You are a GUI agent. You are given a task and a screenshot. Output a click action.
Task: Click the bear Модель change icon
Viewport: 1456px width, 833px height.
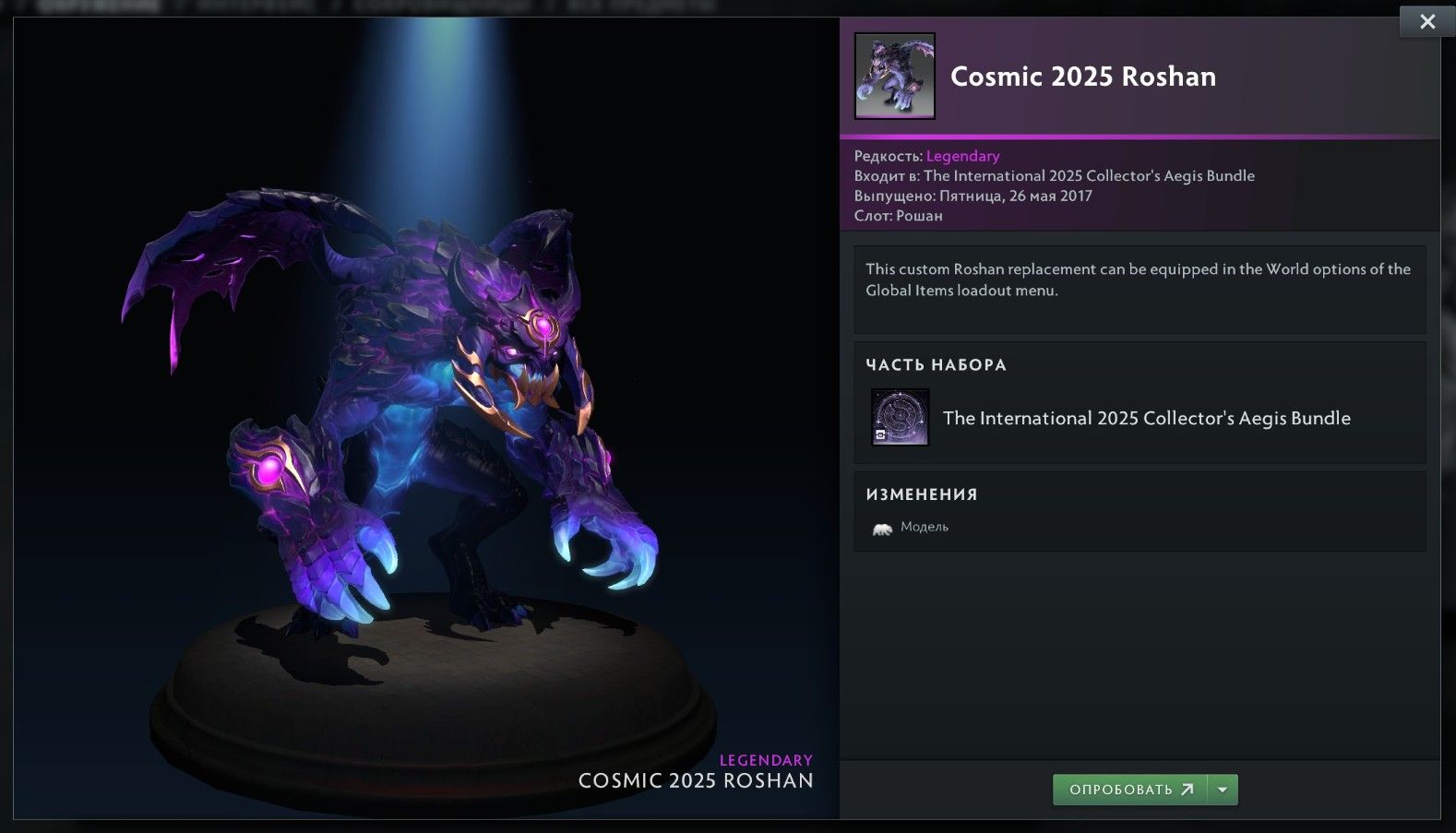point(884,526)
